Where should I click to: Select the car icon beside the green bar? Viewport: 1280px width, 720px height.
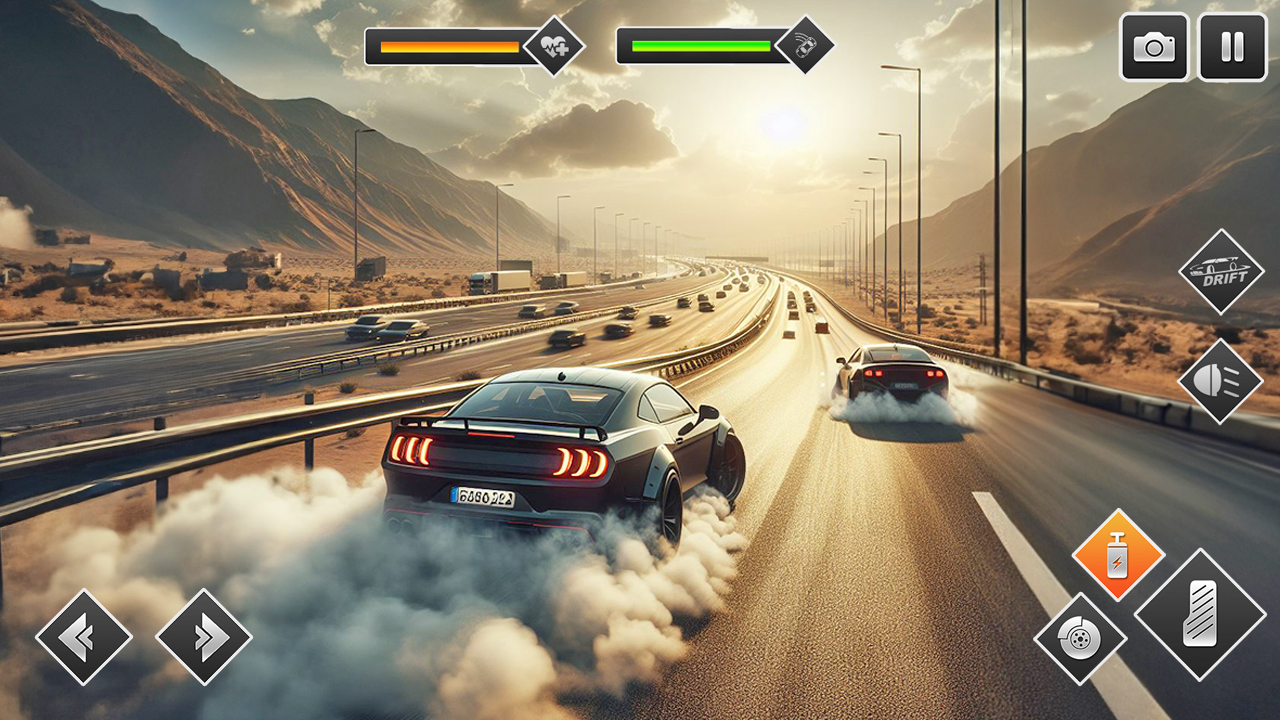(808, 44)
